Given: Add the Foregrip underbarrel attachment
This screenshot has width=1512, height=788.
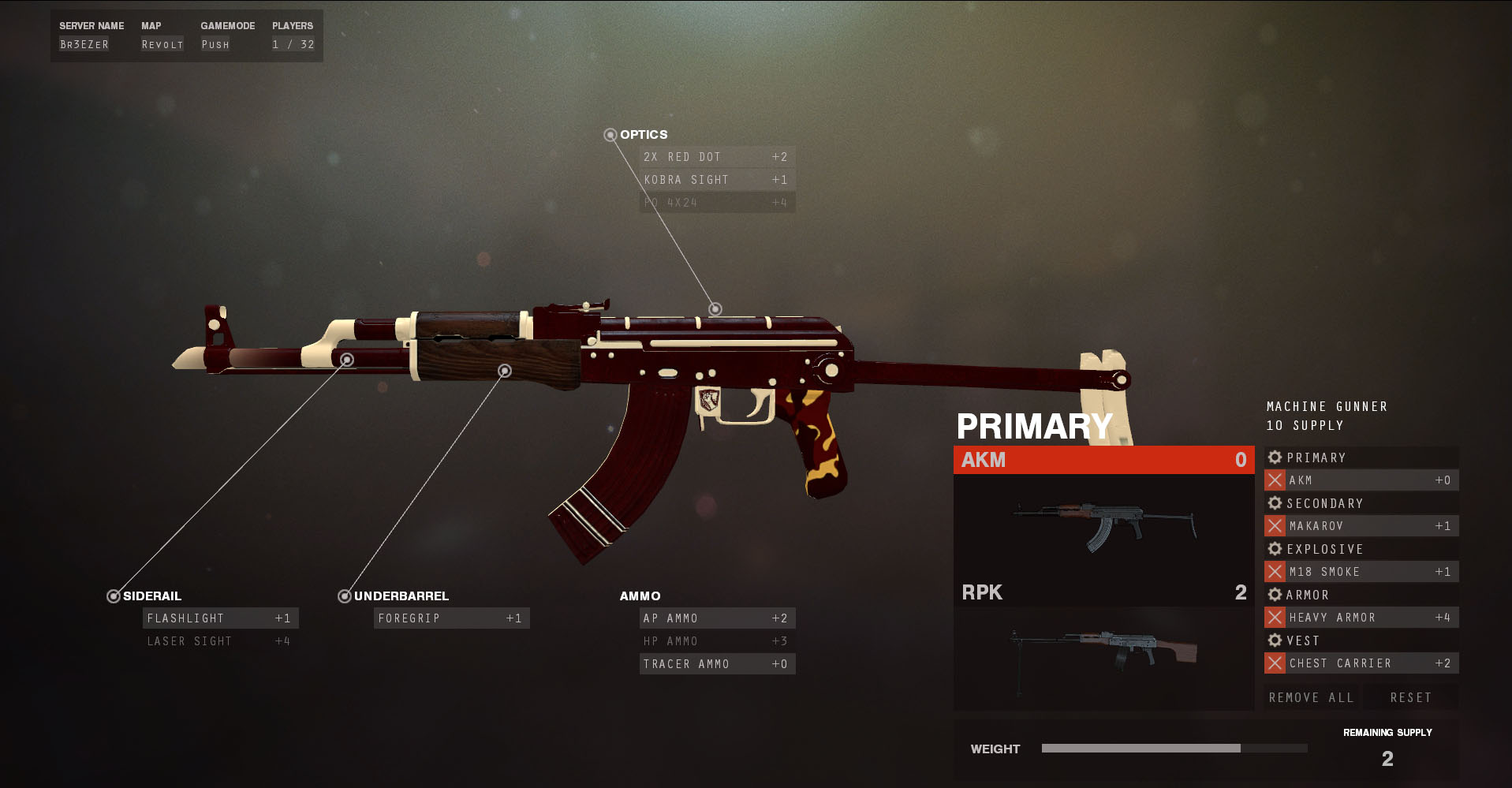Looking at the screenshot, I should 451,618.
